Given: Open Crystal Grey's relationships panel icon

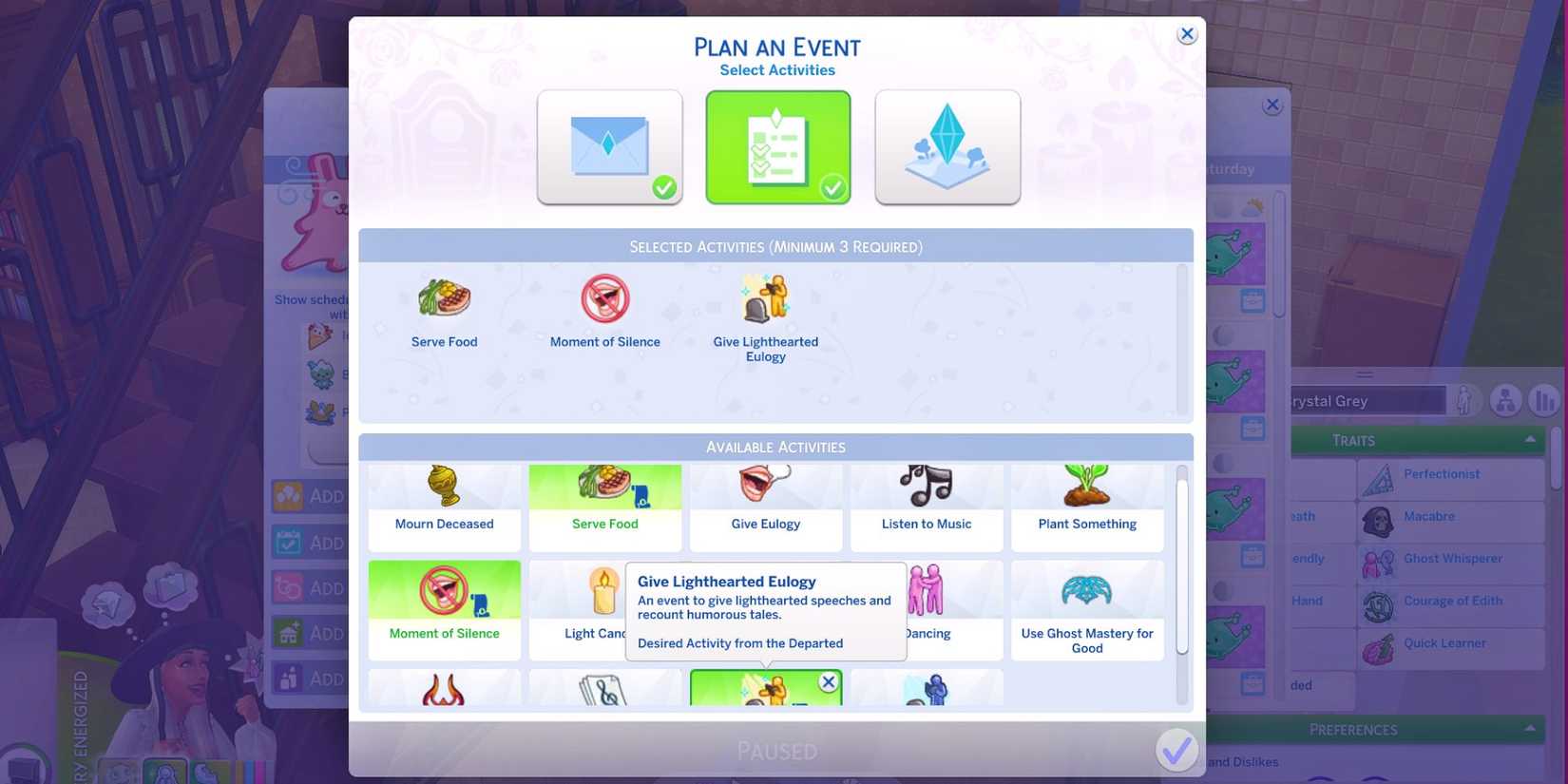Looking at the screenshot, I should (1505, 400).
